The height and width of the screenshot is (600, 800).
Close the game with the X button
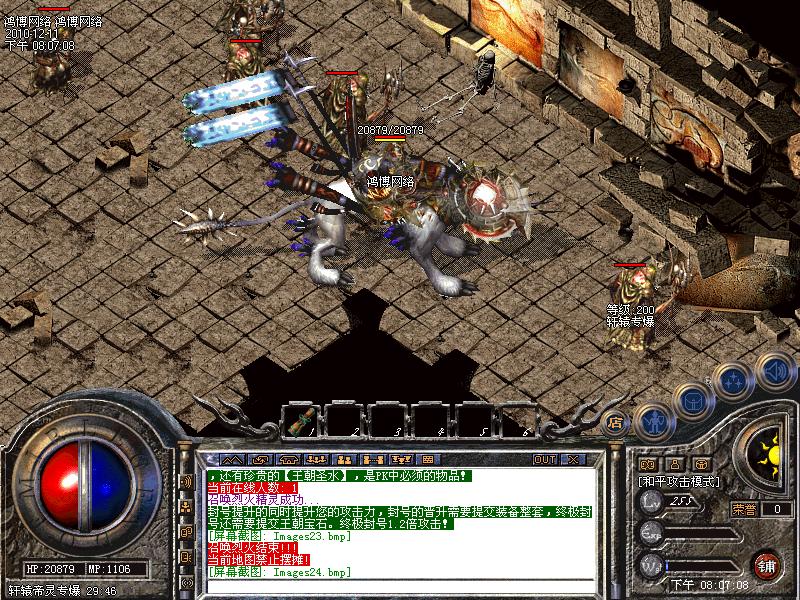pyautogui.click(x=572, y=459)
